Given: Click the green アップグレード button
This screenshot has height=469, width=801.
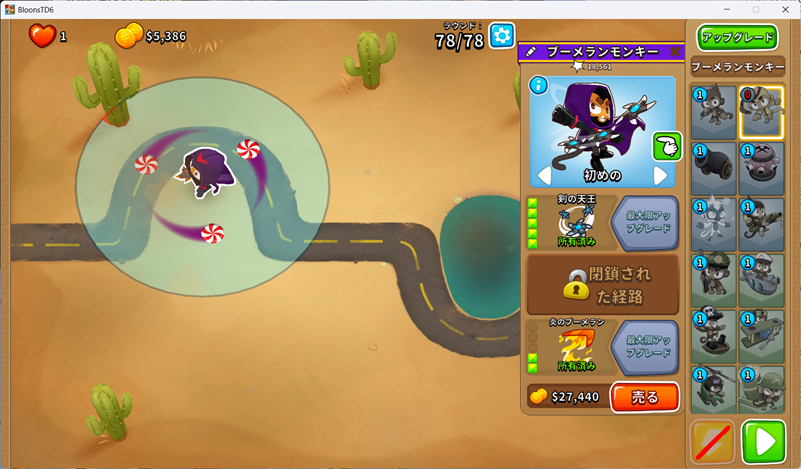Looking at the screenshot, I should 738,38.
